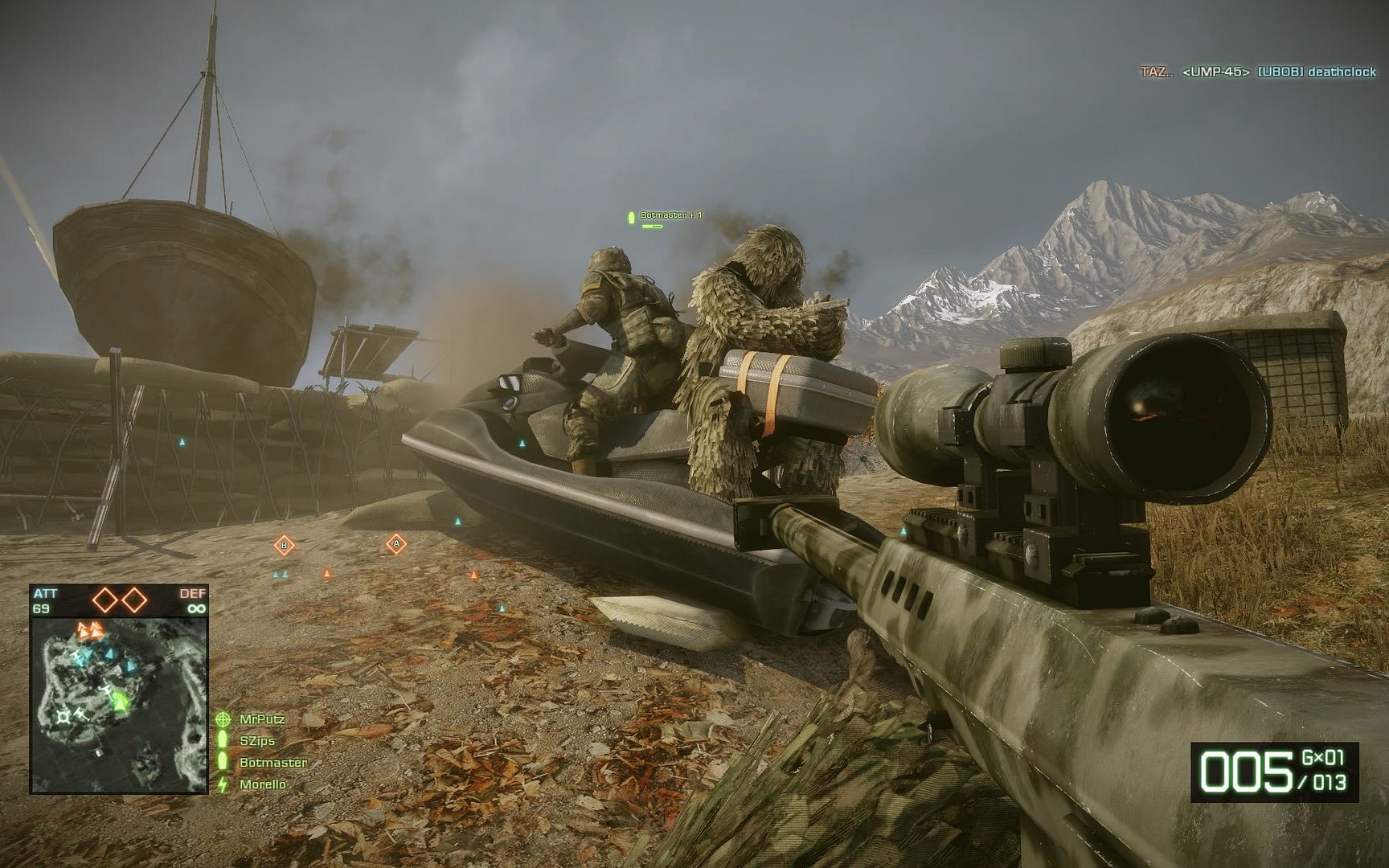Select objective marker B

[284, 546]
